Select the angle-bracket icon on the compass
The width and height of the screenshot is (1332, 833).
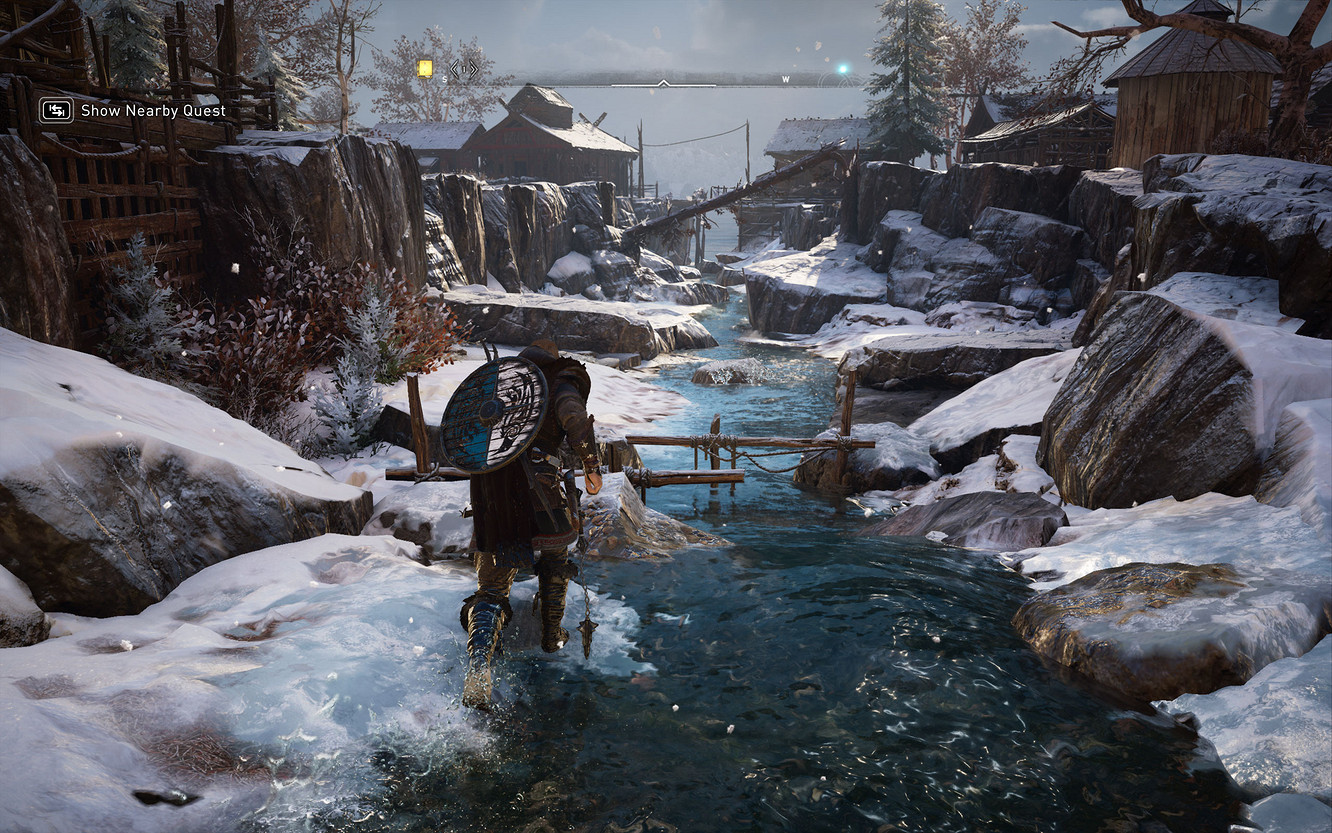tap(463, 70)
